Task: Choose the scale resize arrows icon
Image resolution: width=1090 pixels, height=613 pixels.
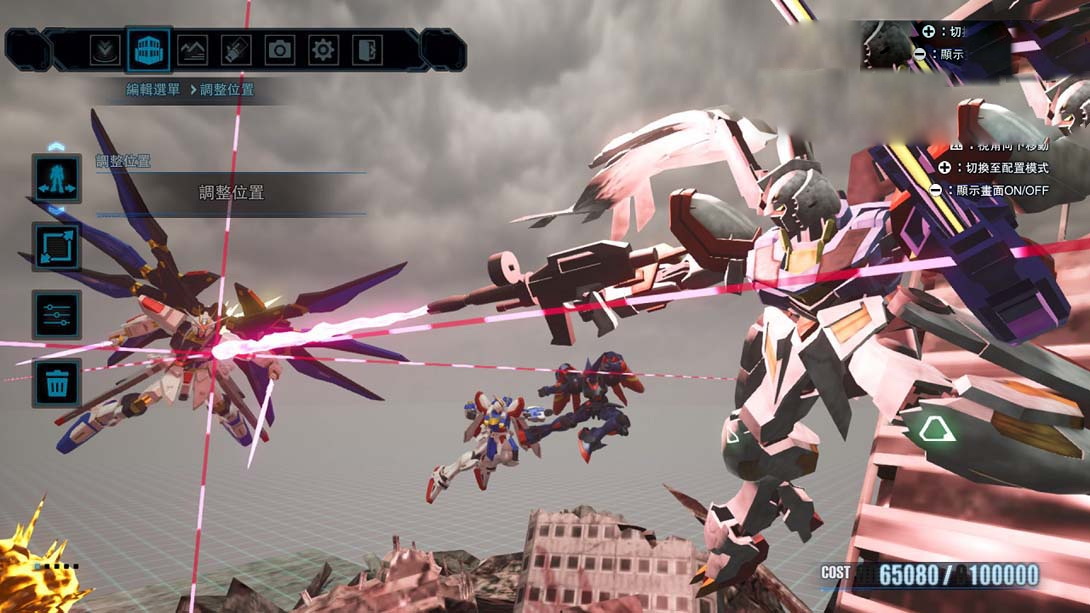Action: tap(57, 247)
